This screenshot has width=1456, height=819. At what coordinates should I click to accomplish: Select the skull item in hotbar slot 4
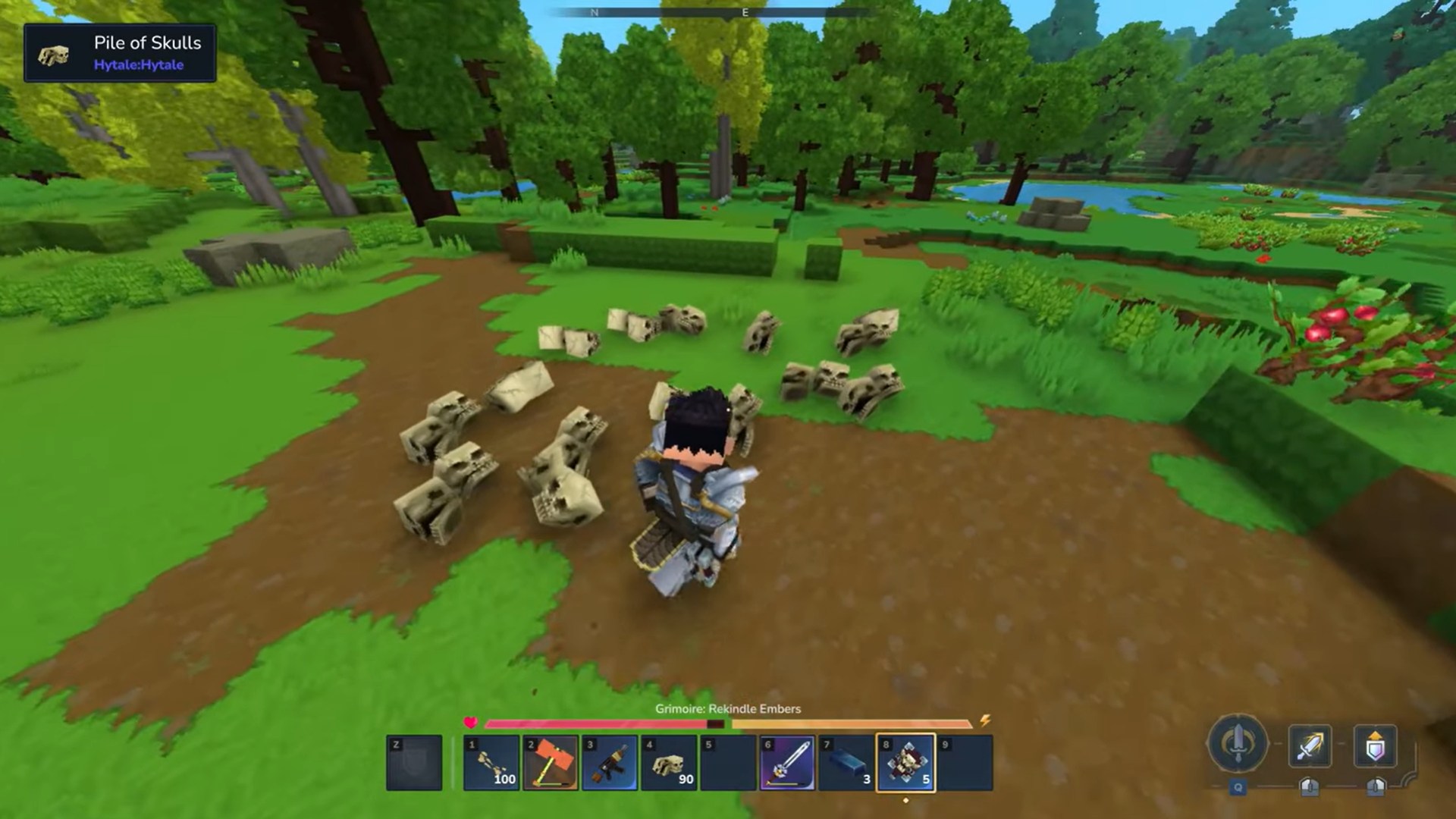[x=669, y=762]
